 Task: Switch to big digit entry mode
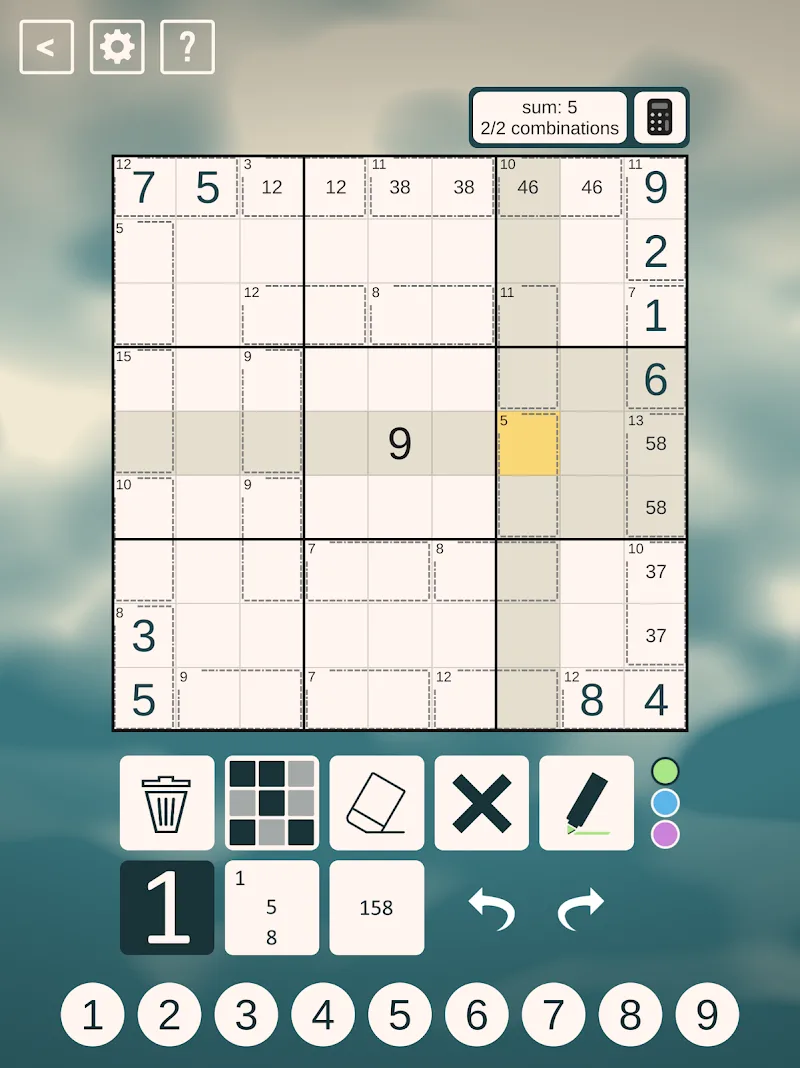tap(167, 908)
